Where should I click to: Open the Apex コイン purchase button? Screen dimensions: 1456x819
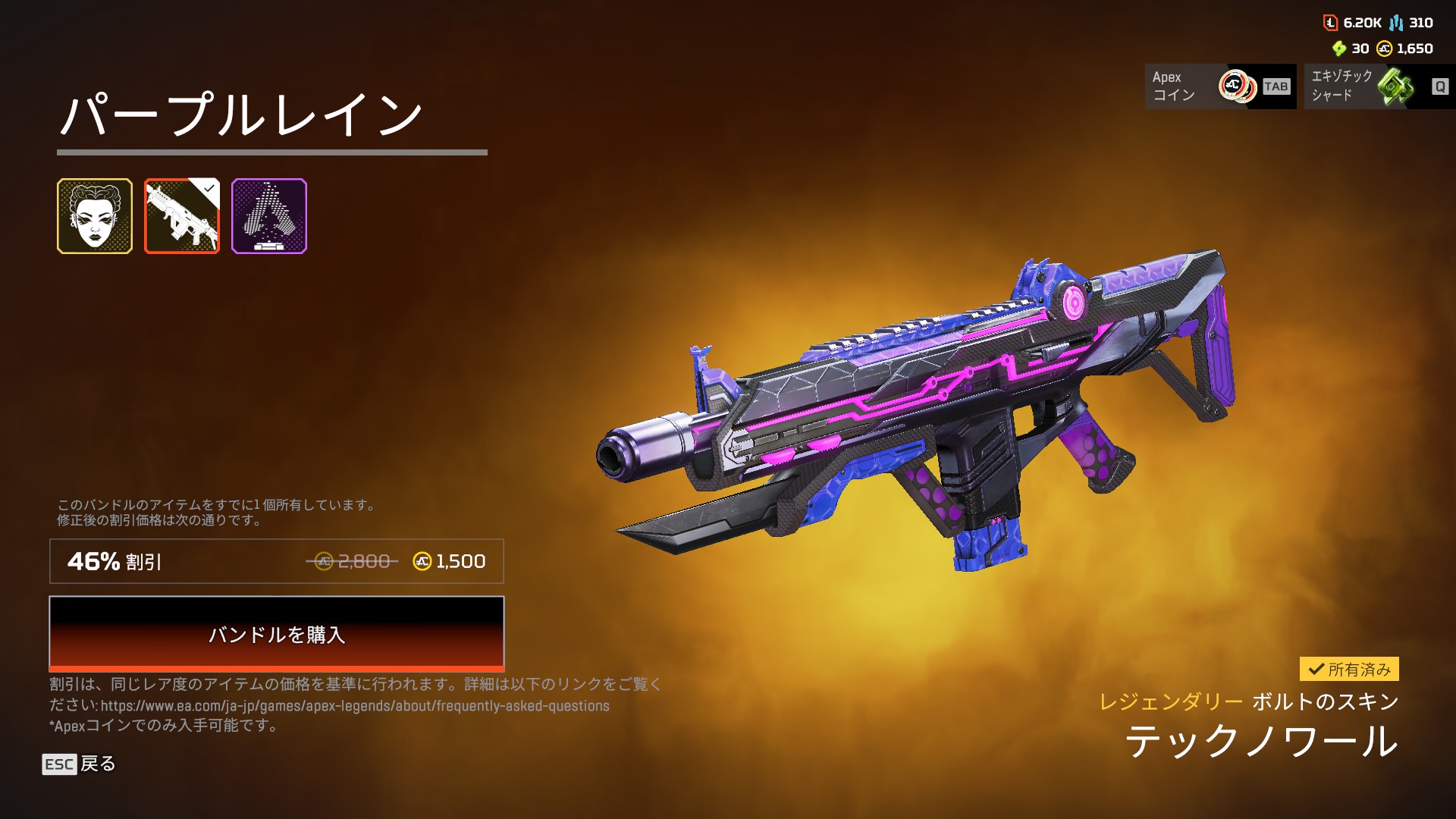click(x=1220, y=86)
